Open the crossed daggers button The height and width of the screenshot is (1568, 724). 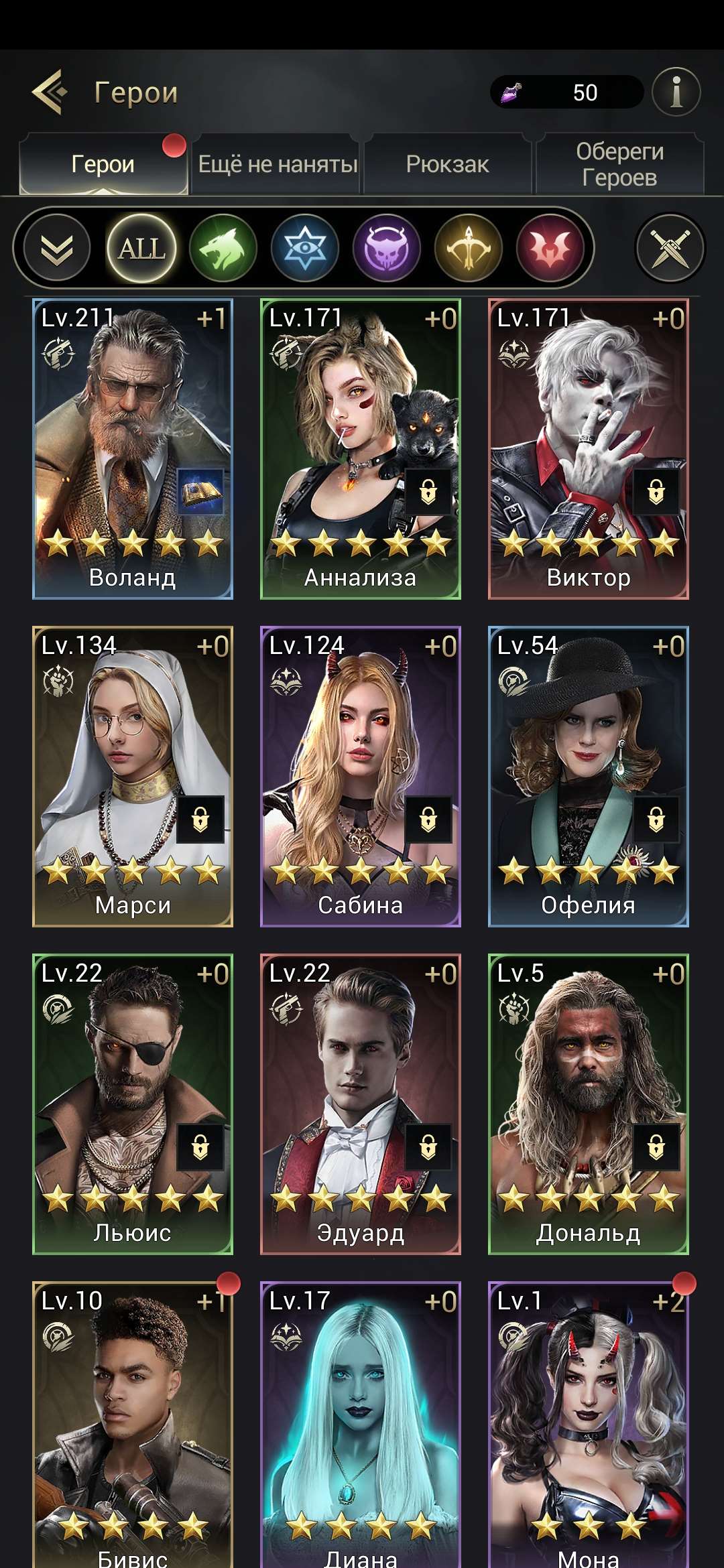click(670, 249)
